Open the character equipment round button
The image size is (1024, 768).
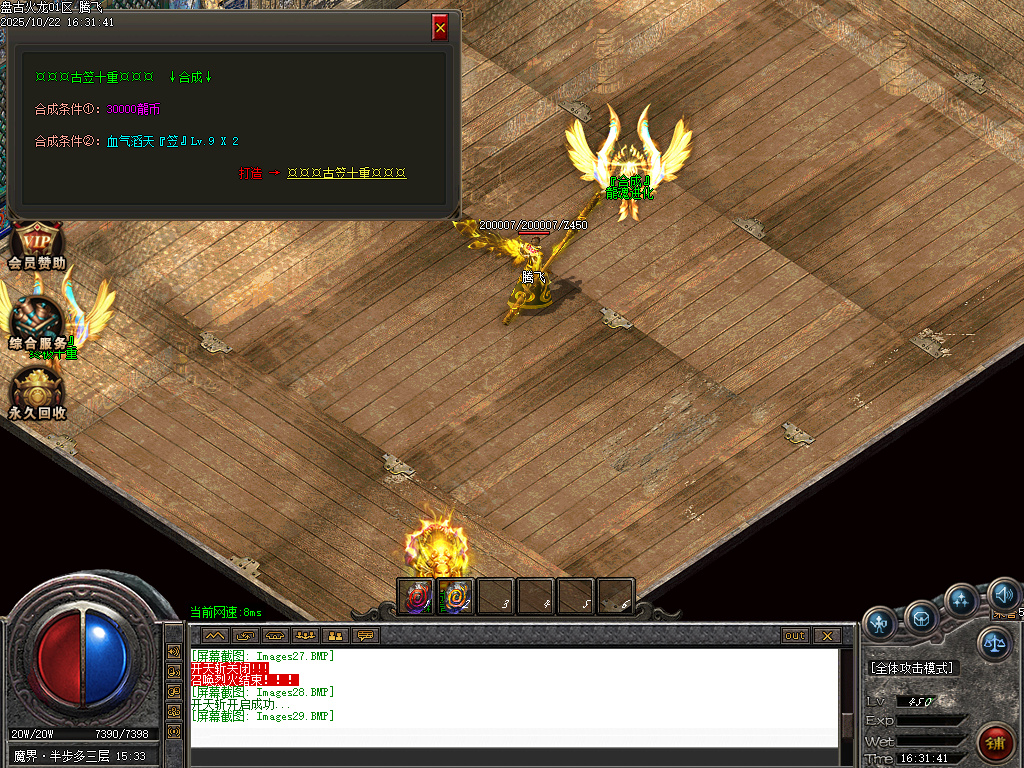881,622
